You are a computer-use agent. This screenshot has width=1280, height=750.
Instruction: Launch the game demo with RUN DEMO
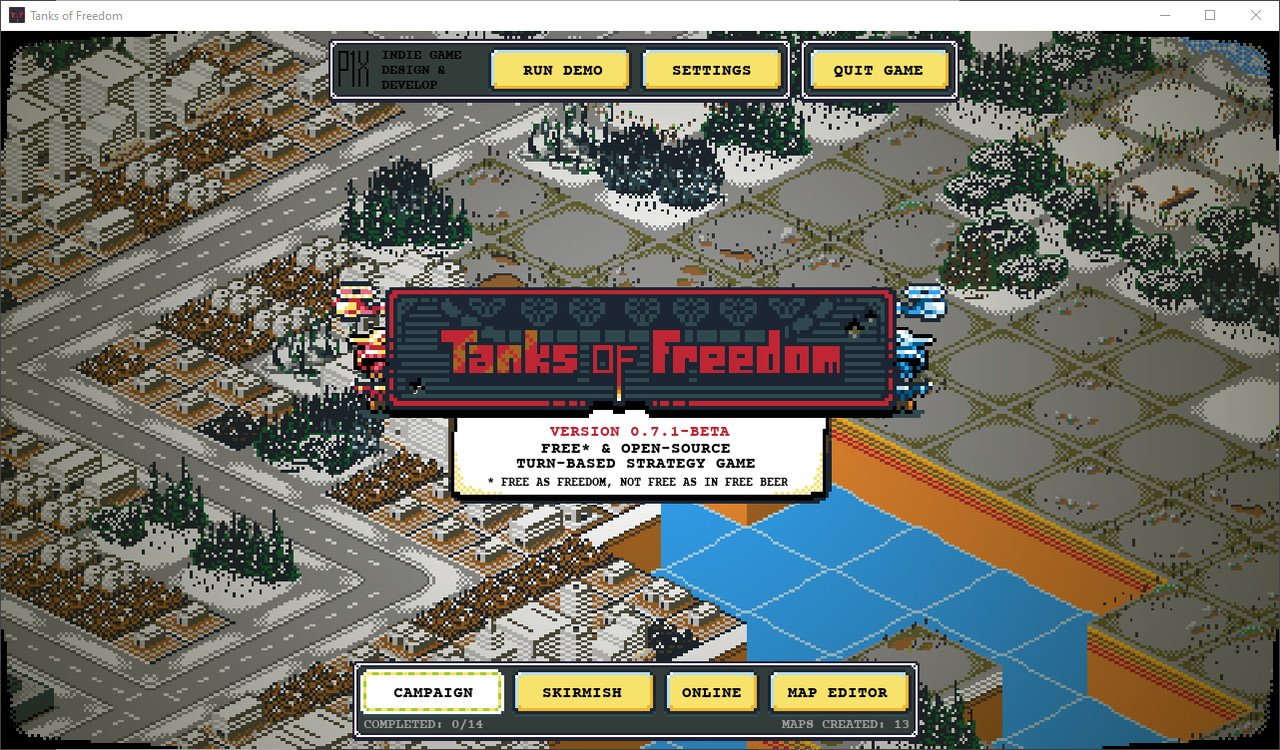(x=560, y=69)
